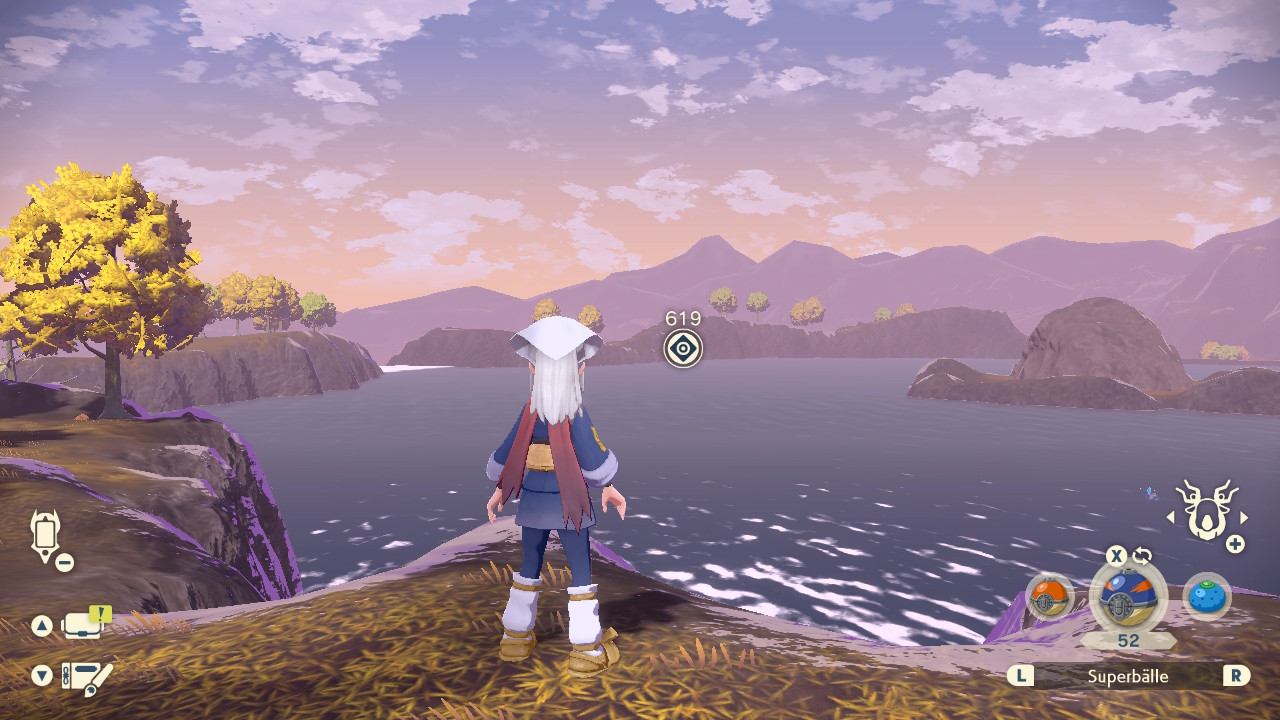Click the right arrow beside the ride icon

1244,517
